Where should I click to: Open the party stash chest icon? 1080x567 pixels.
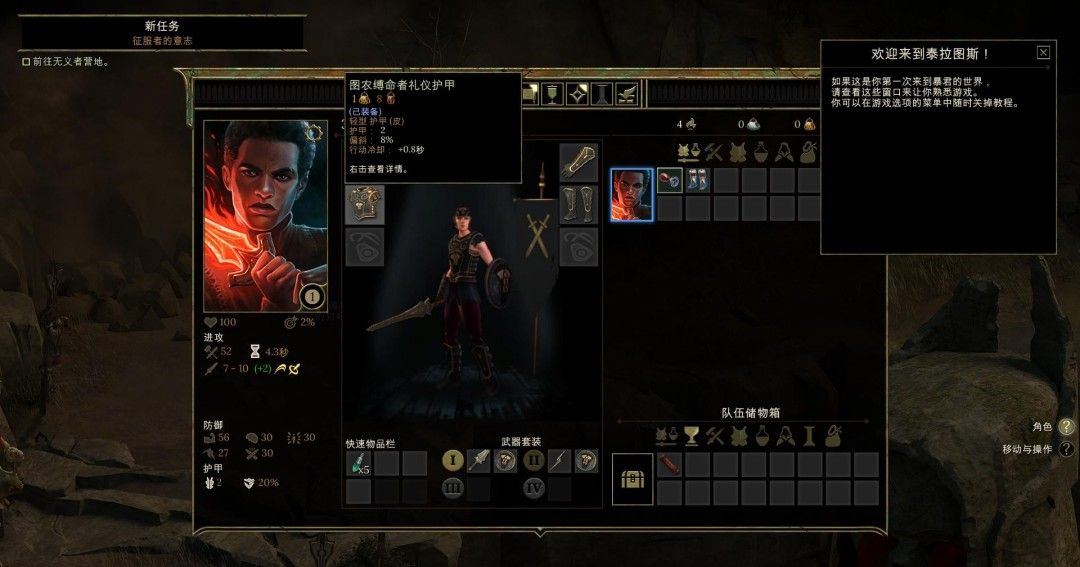tap(633, 479)
